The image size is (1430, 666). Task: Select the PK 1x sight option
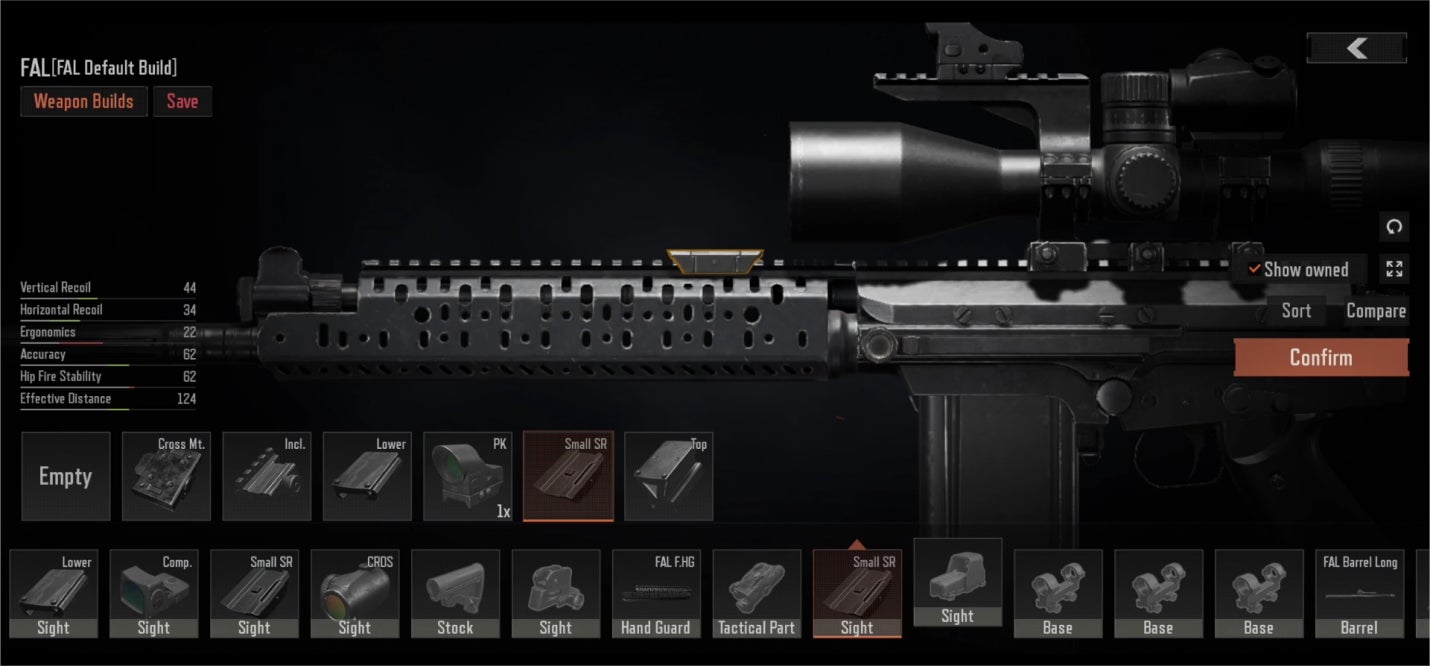point(468,476)
